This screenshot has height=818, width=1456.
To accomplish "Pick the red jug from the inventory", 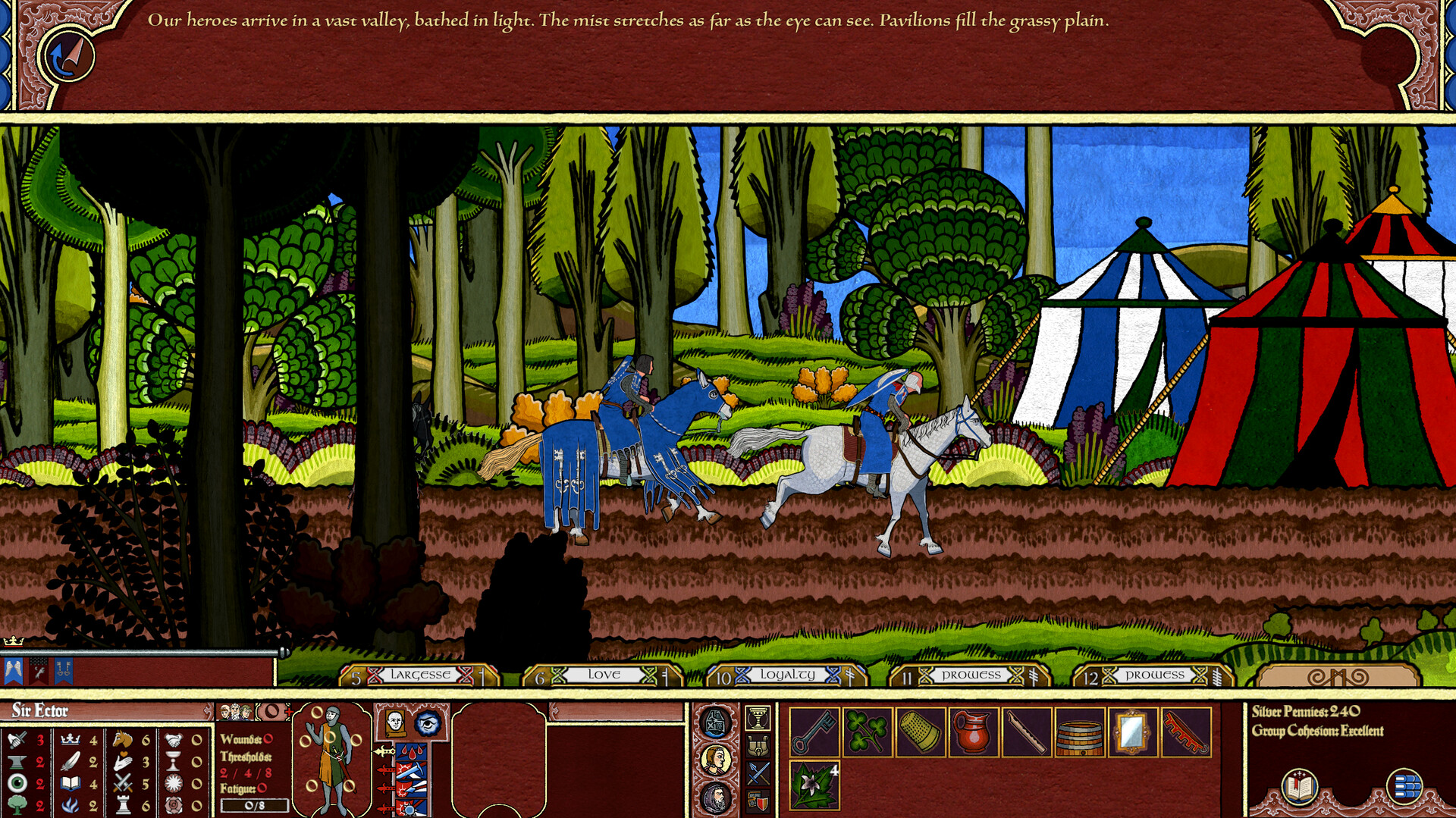I will click(973, 730).
